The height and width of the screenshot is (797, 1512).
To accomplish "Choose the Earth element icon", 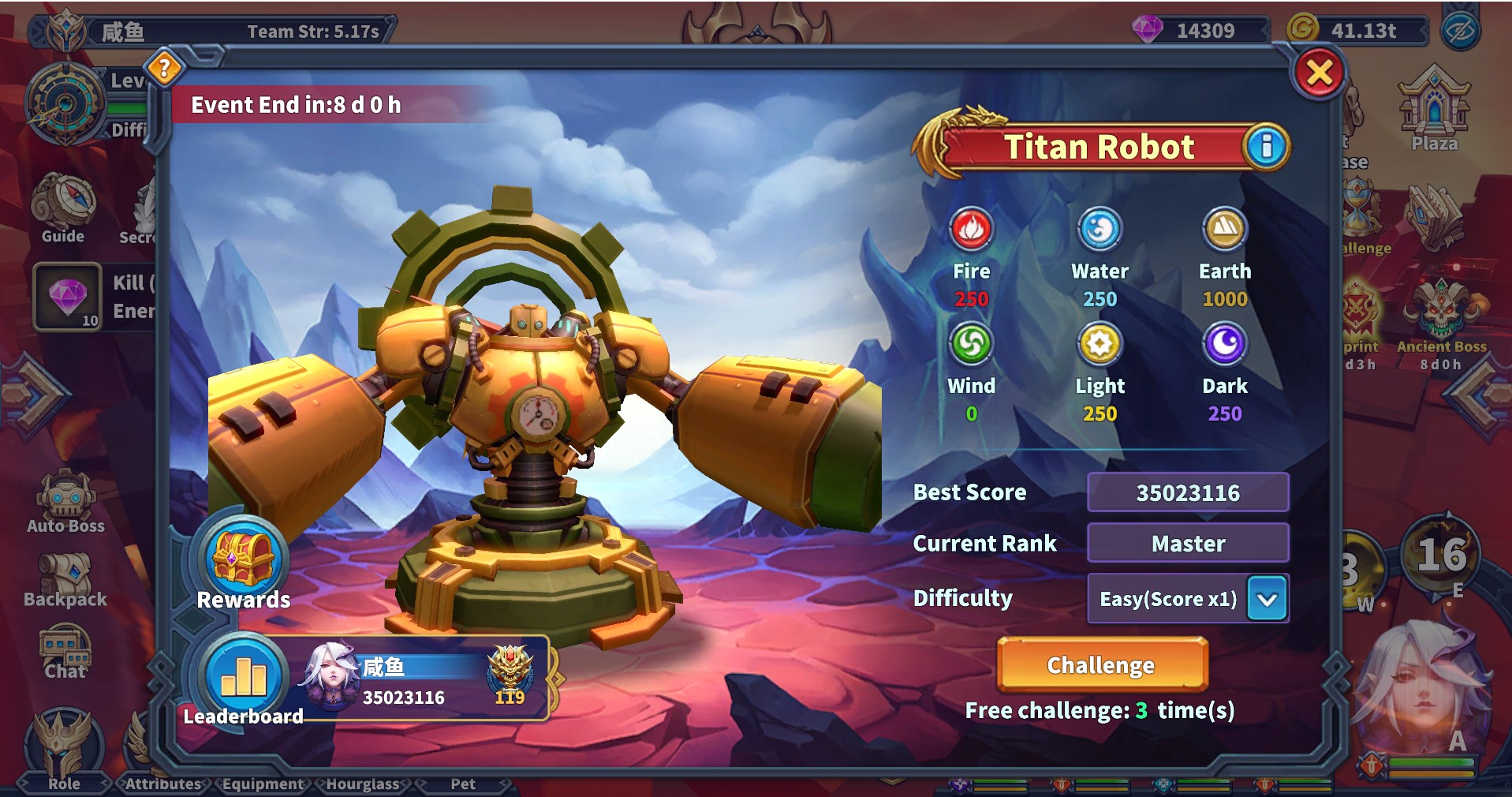I will coord(1224,230).
